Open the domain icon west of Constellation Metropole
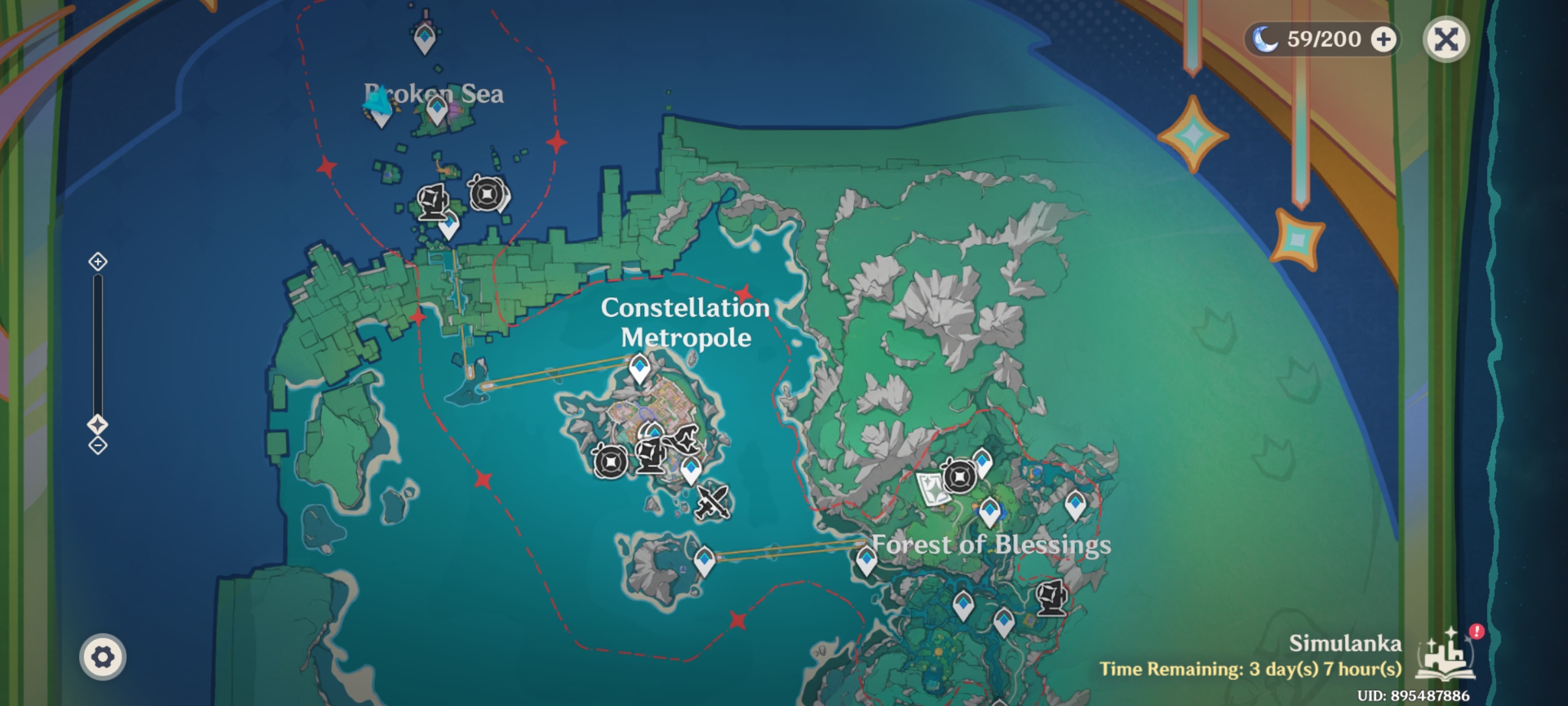Viewport: 1568px width, 706px height. pyautogui.click(x=612, y=461)
